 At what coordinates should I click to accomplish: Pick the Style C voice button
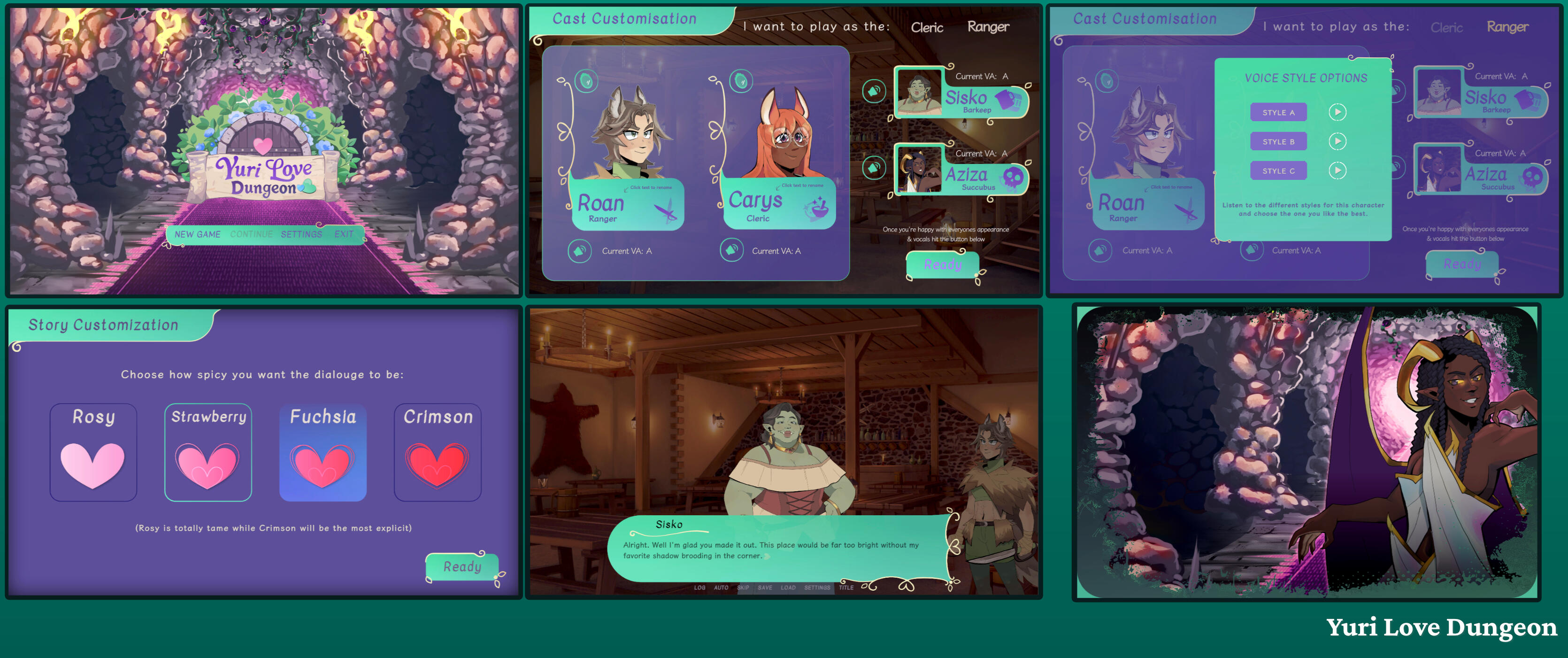click(x=1278, y=171)
